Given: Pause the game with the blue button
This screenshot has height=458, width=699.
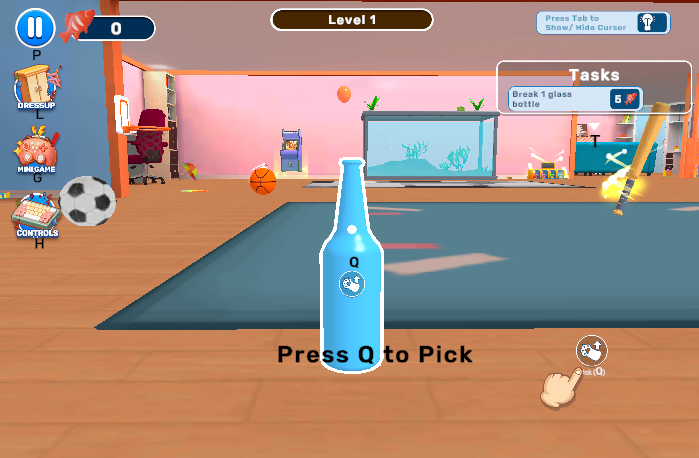Looking at the screenshot, I should click(x=35, y=27).
